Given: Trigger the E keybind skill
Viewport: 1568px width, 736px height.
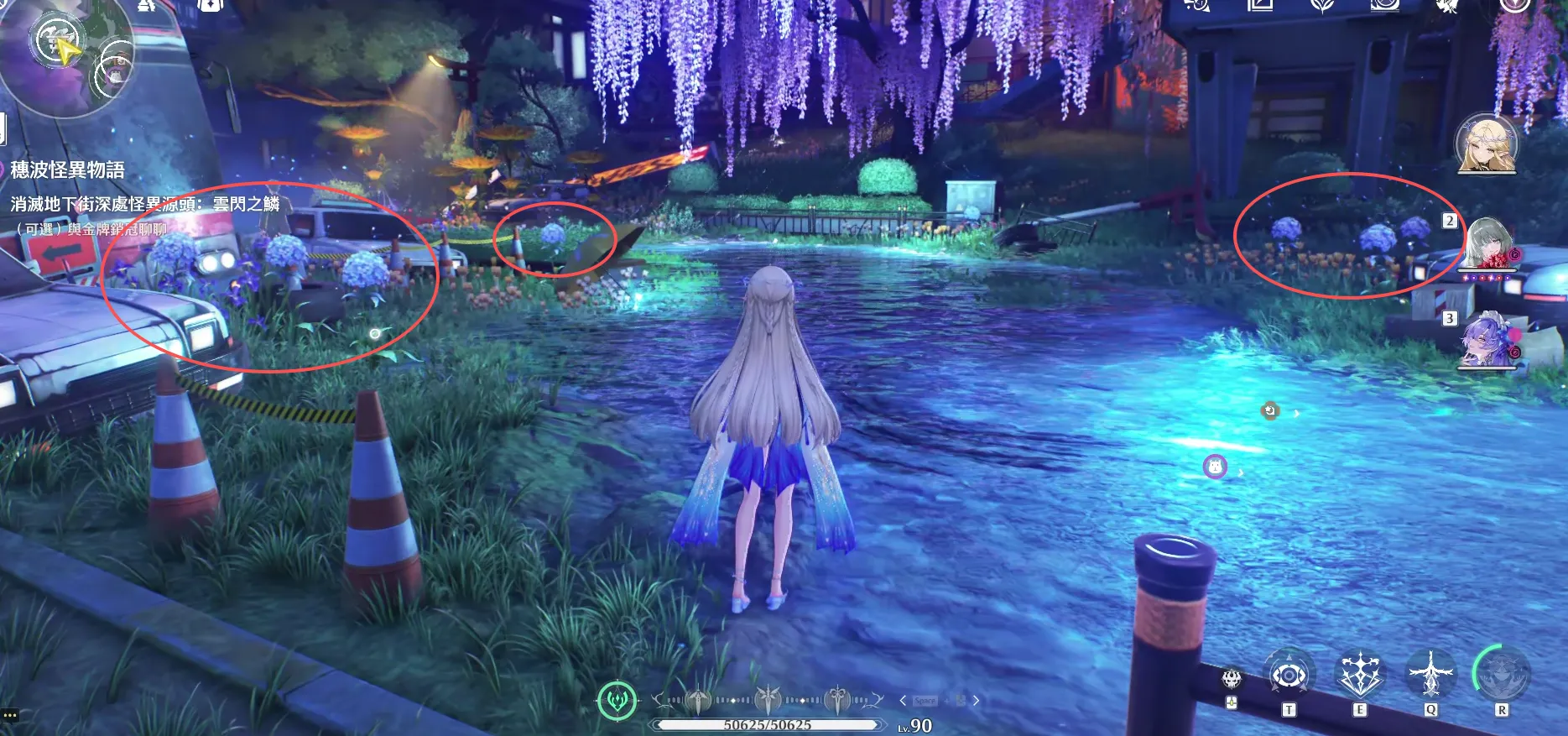Looking at the screenshot, I should coord(1361,674).
